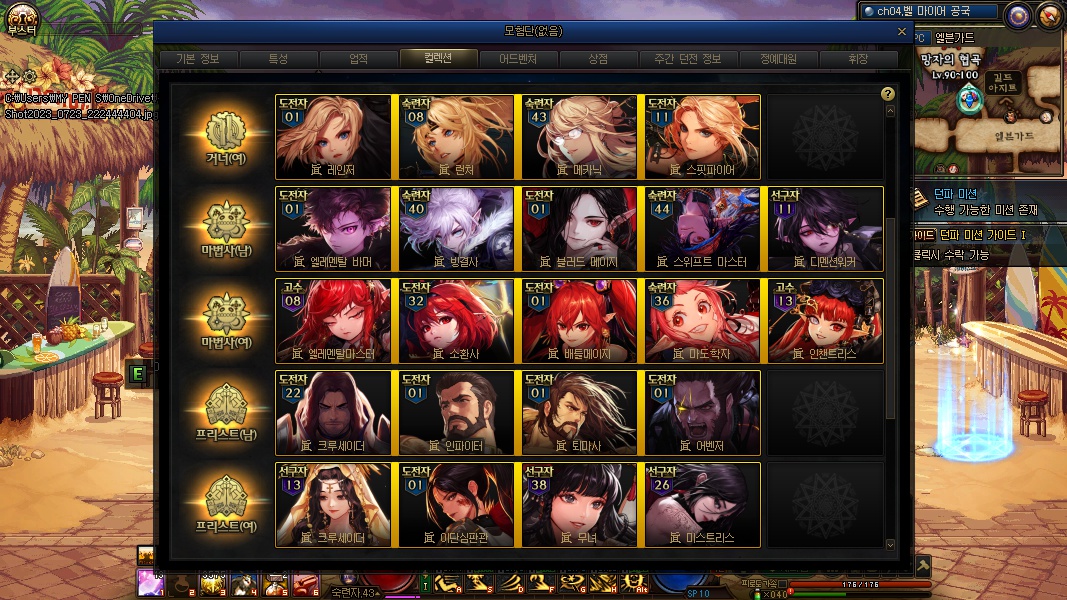Click the 디멘션워커 character card
The height and width of the screenshot is (600, 1067).
(x=825, y=229)
